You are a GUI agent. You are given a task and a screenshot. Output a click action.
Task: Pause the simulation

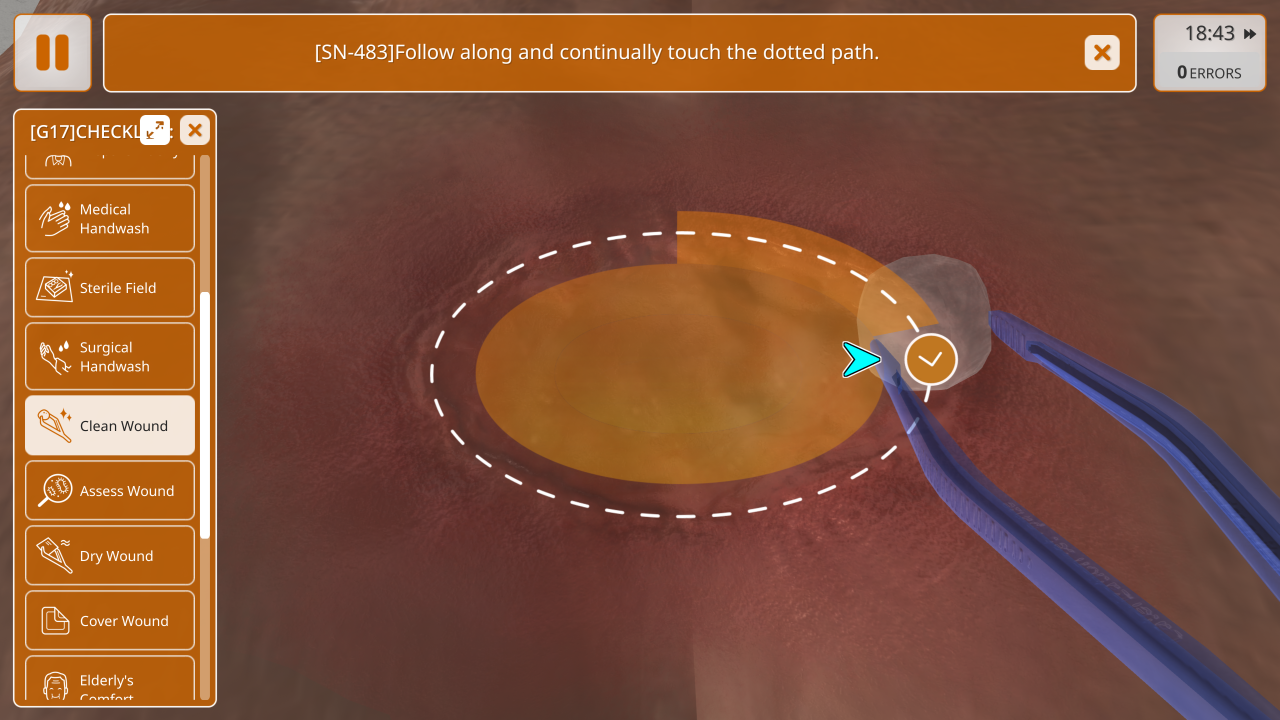pos(52,52)
